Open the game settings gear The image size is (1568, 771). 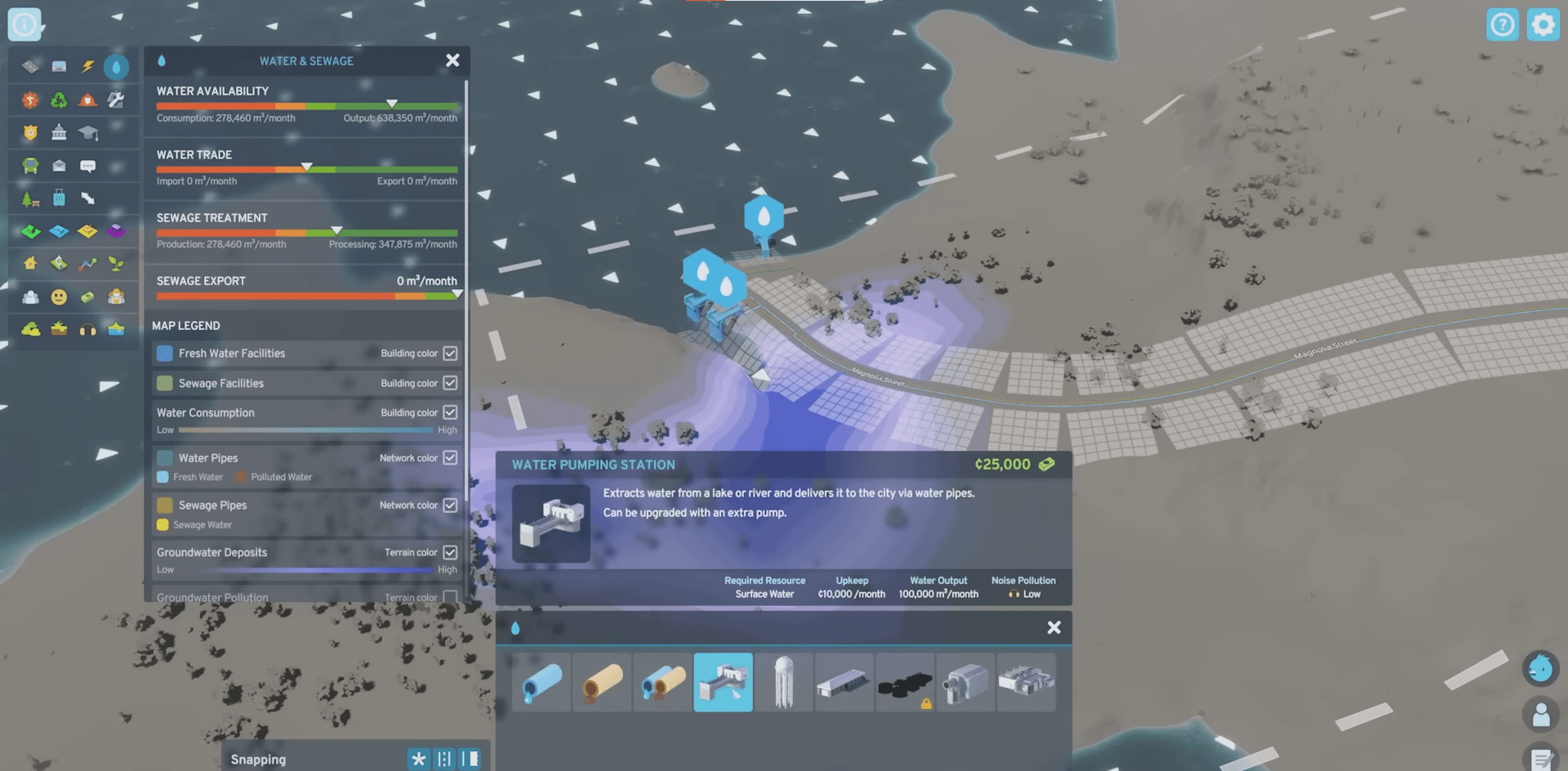pyautogui.click(x=1543, y=24)
